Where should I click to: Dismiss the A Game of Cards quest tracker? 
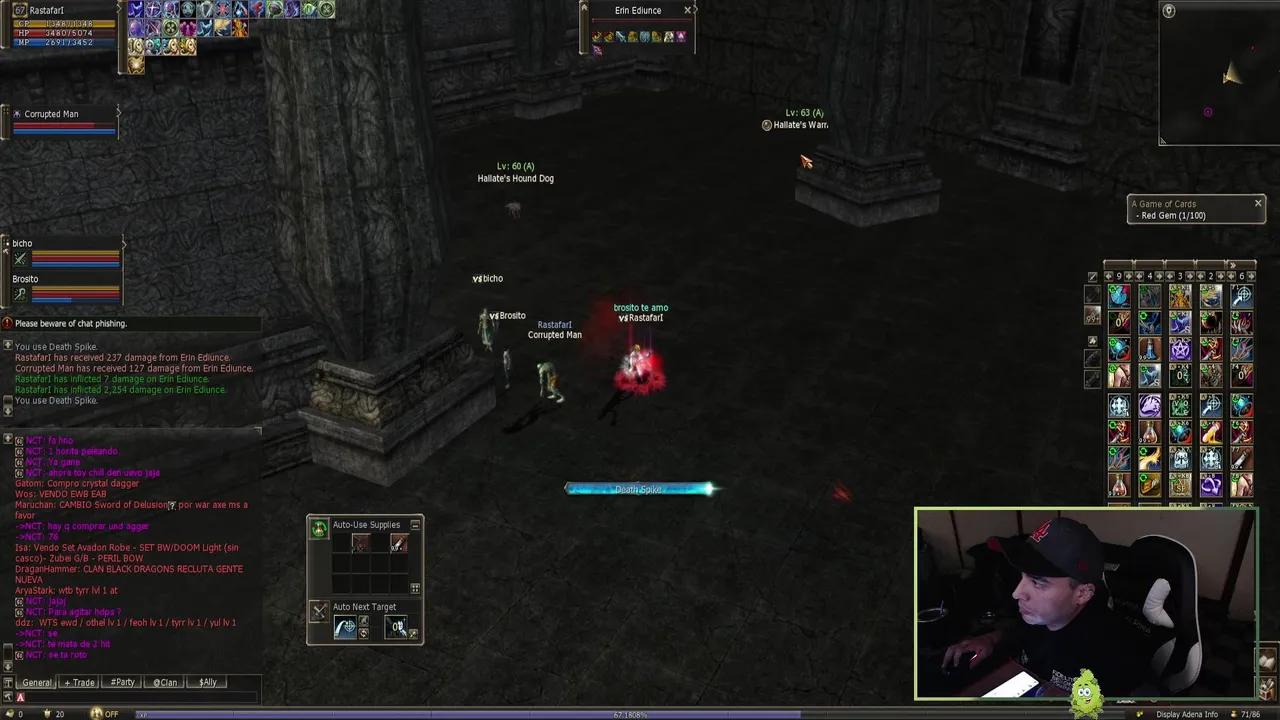tap(1258, 203)
